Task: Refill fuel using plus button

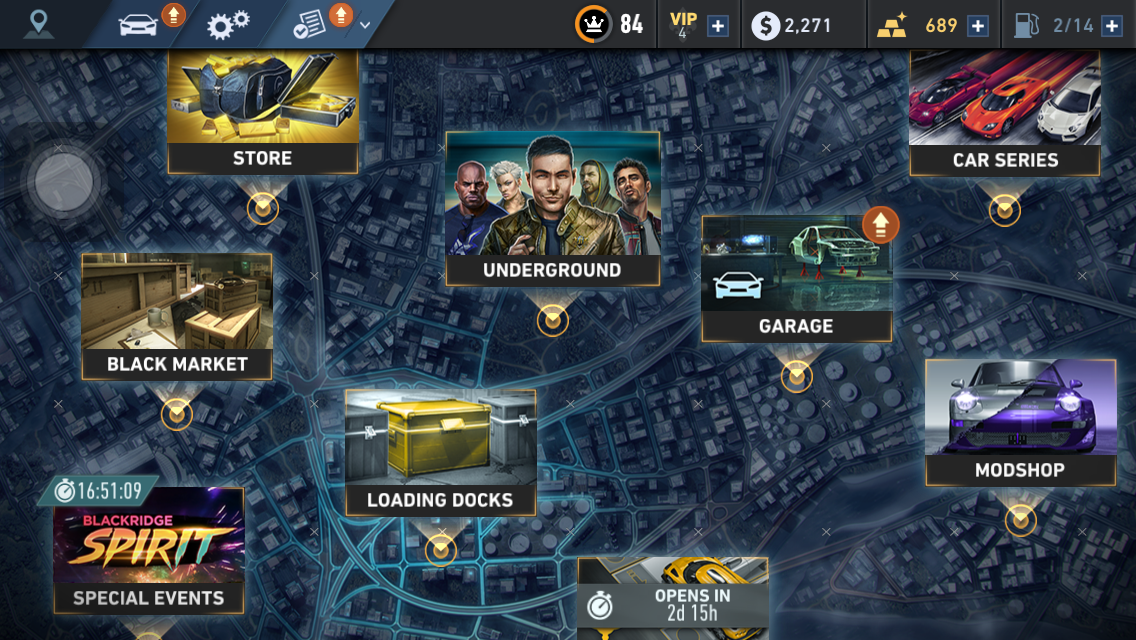Action: 1111,26
